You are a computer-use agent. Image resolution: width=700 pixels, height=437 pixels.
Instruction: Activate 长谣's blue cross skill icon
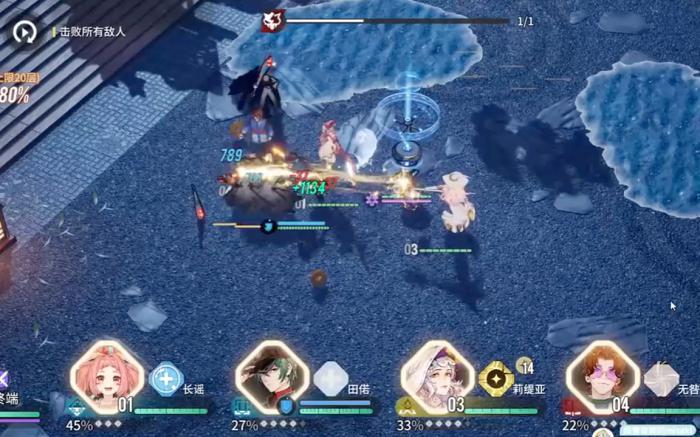[x=166, y=378]
